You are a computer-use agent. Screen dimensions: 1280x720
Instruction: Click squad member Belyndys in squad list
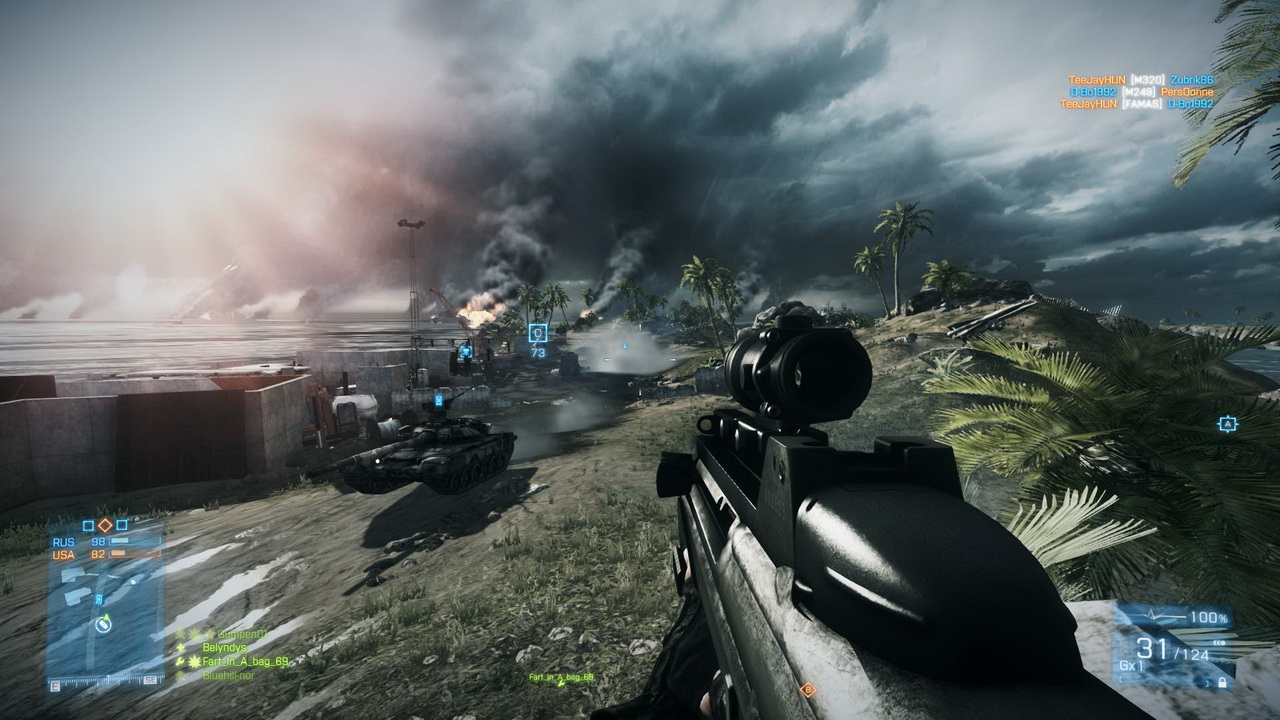pyautogui.click(x=225, y=647)
